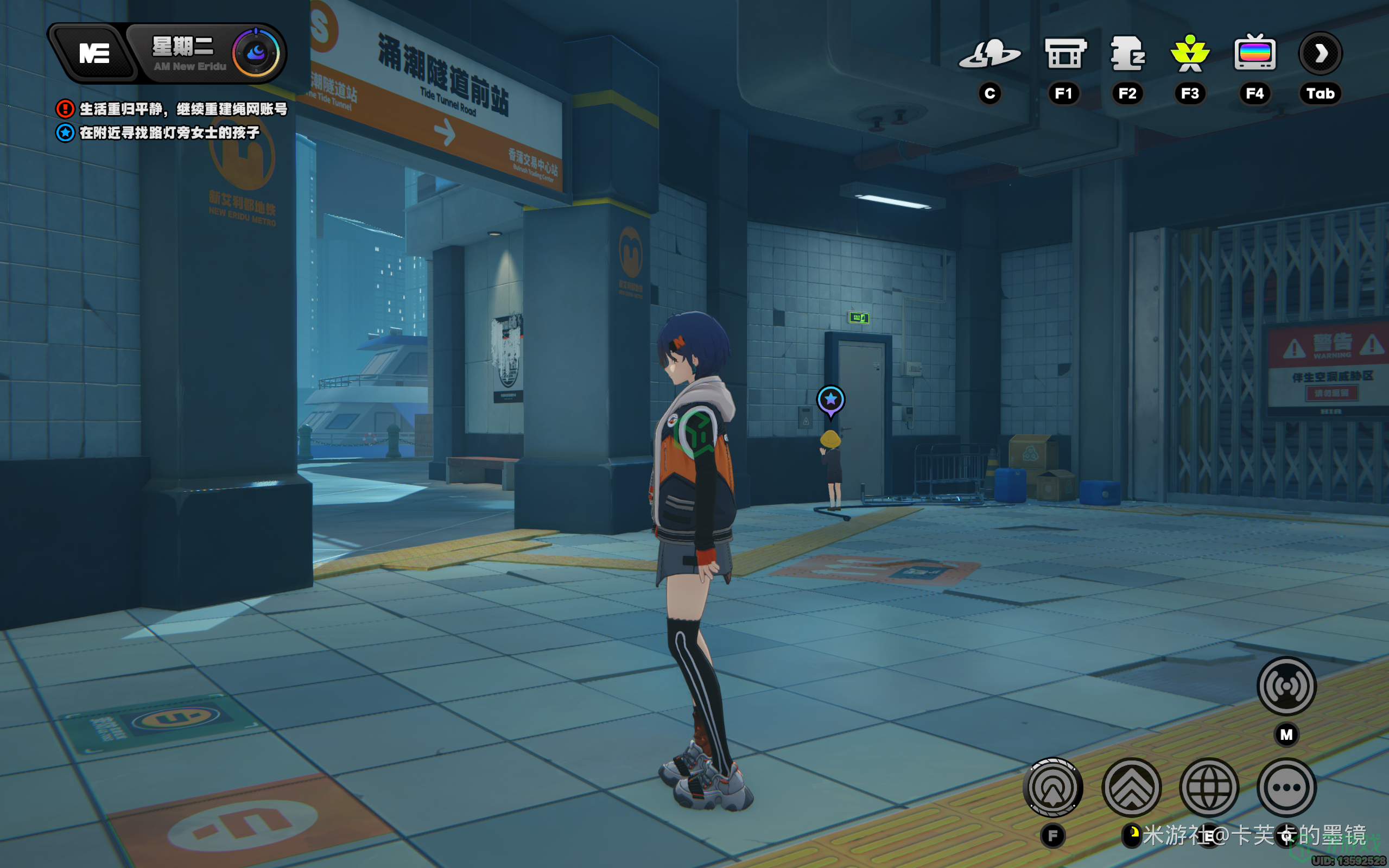Select the red exclamation main quest tracker
The width and height of the screenshot is (1389, 868).
(x=65, y=109)
